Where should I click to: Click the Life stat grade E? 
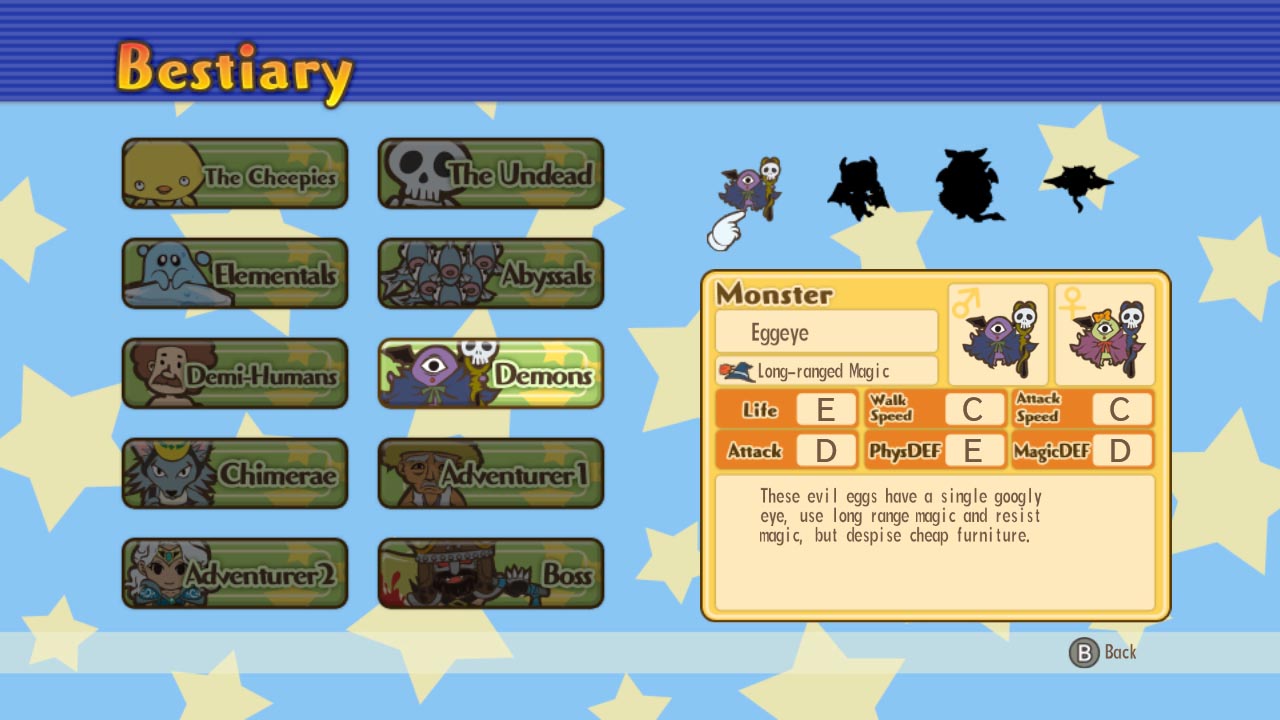tap(828, 409)
